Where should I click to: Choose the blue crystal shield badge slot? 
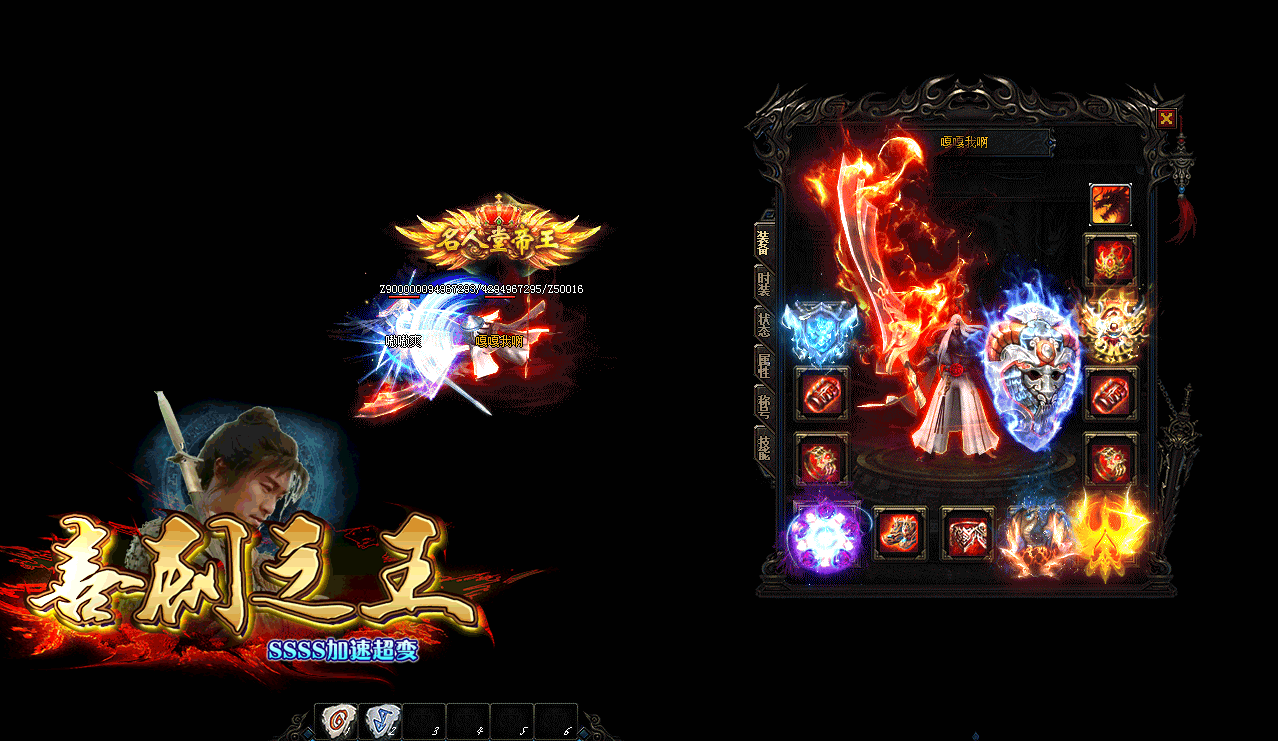click(820, 331)
